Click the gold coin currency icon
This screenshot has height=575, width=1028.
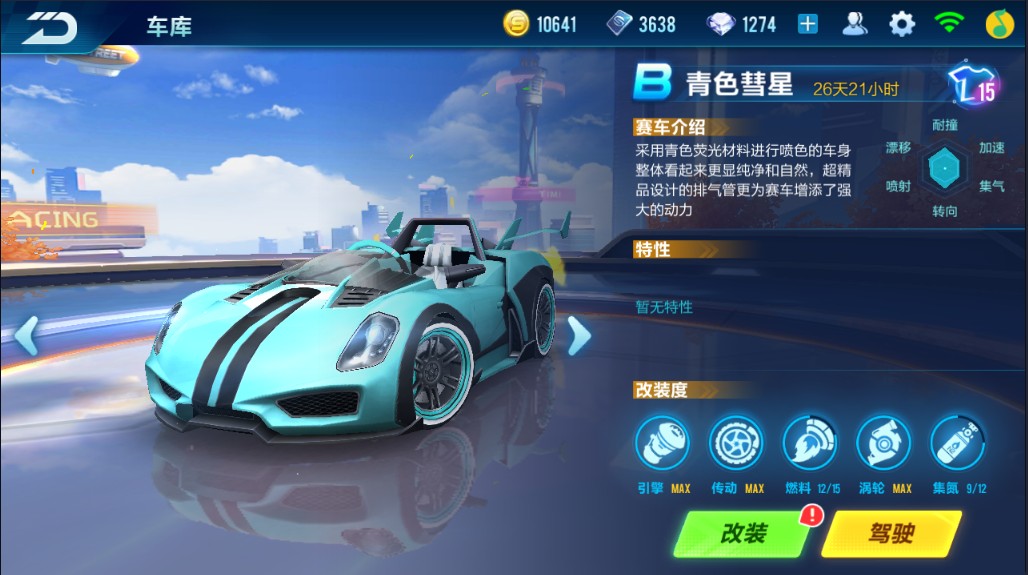click(516, 25)
